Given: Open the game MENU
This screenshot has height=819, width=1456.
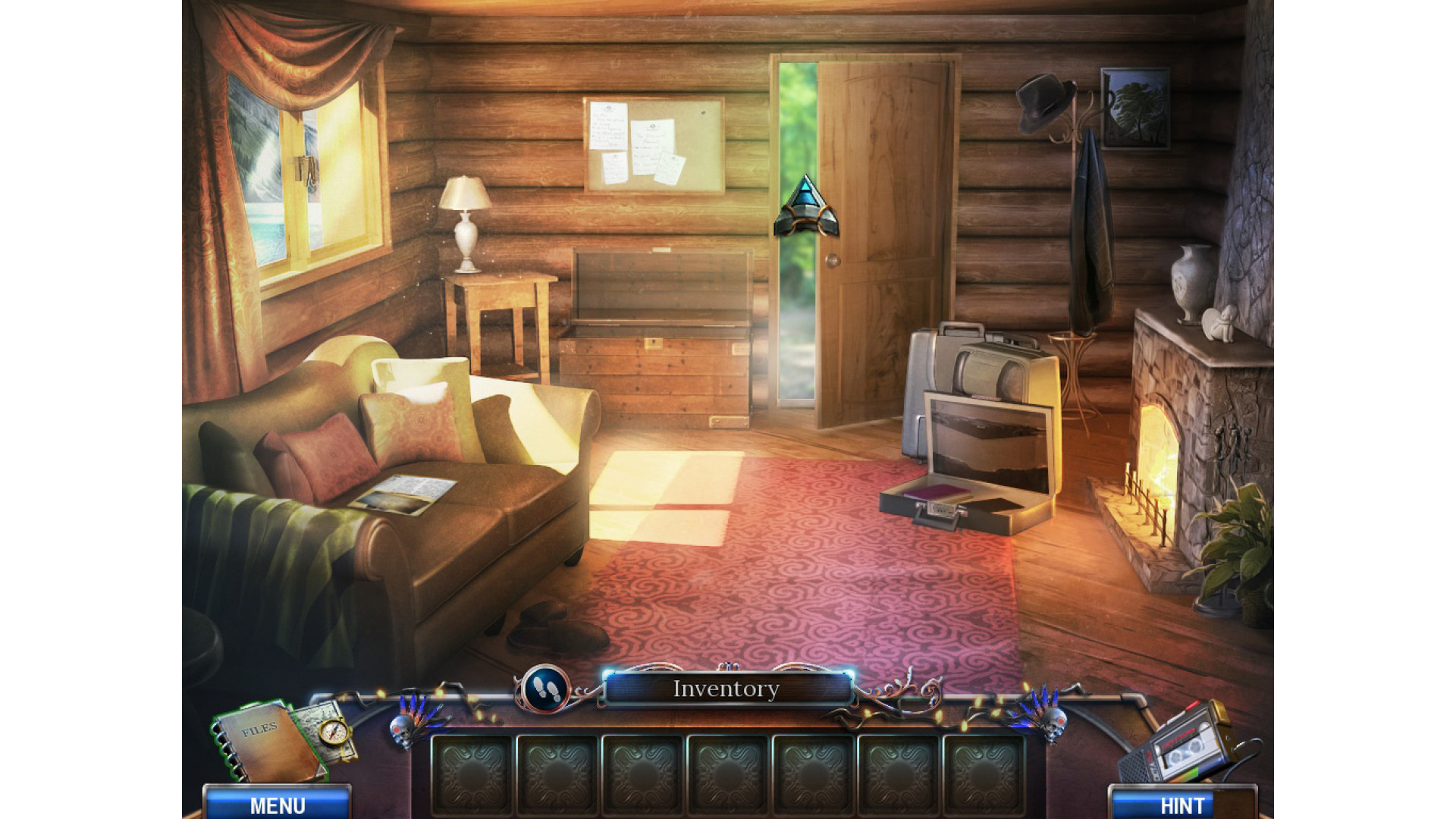Looking at the screenshot, I should (x=278, y=804).
